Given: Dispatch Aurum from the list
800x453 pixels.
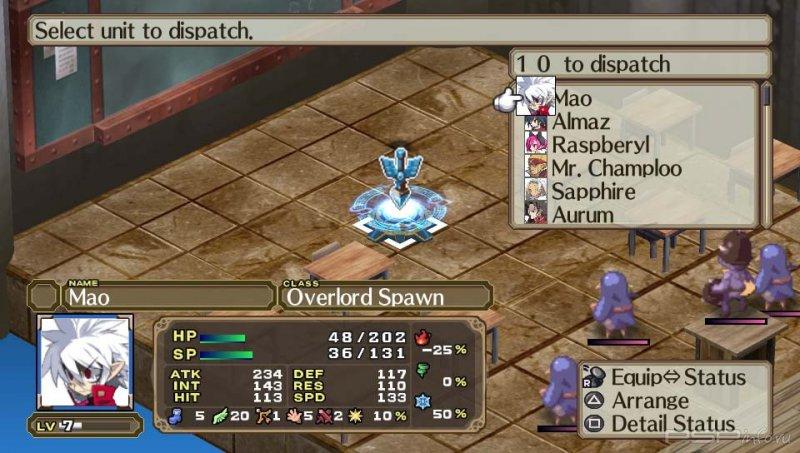Looking at the screenshot, I should click(x=583, y=213).
